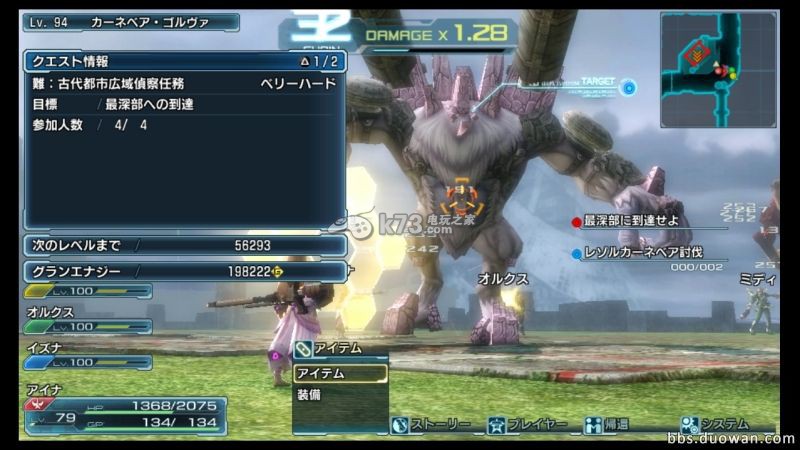Choose the 装備 equipment entry
Viewport: 800px width, 450px height.
339,395
